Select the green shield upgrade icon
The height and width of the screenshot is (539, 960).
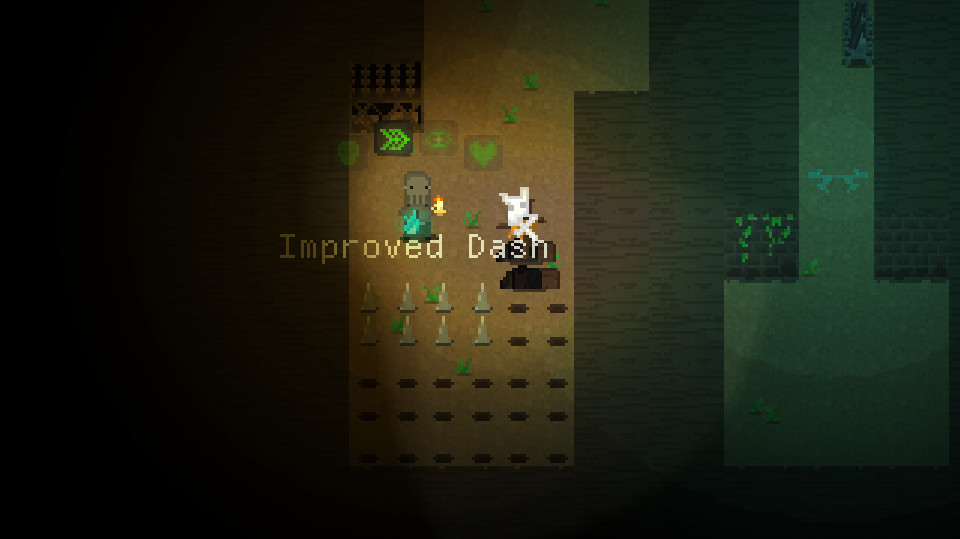[x=349, y=153]
